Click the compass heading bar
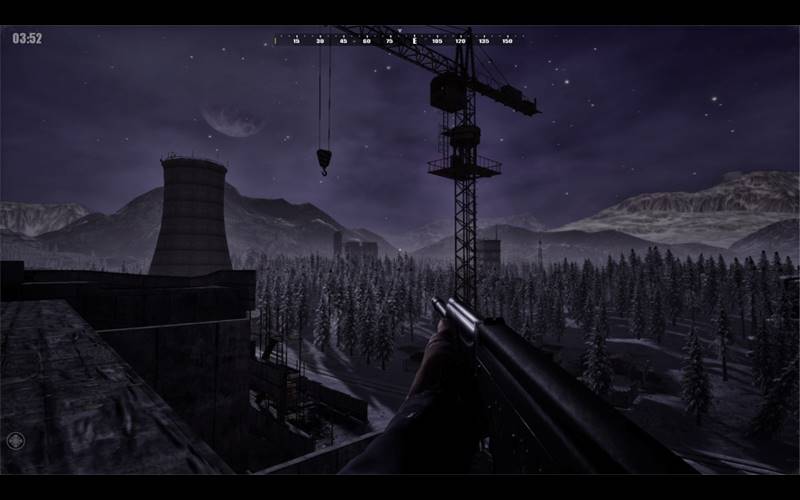800x500 pixels. (x=398, y=40)
